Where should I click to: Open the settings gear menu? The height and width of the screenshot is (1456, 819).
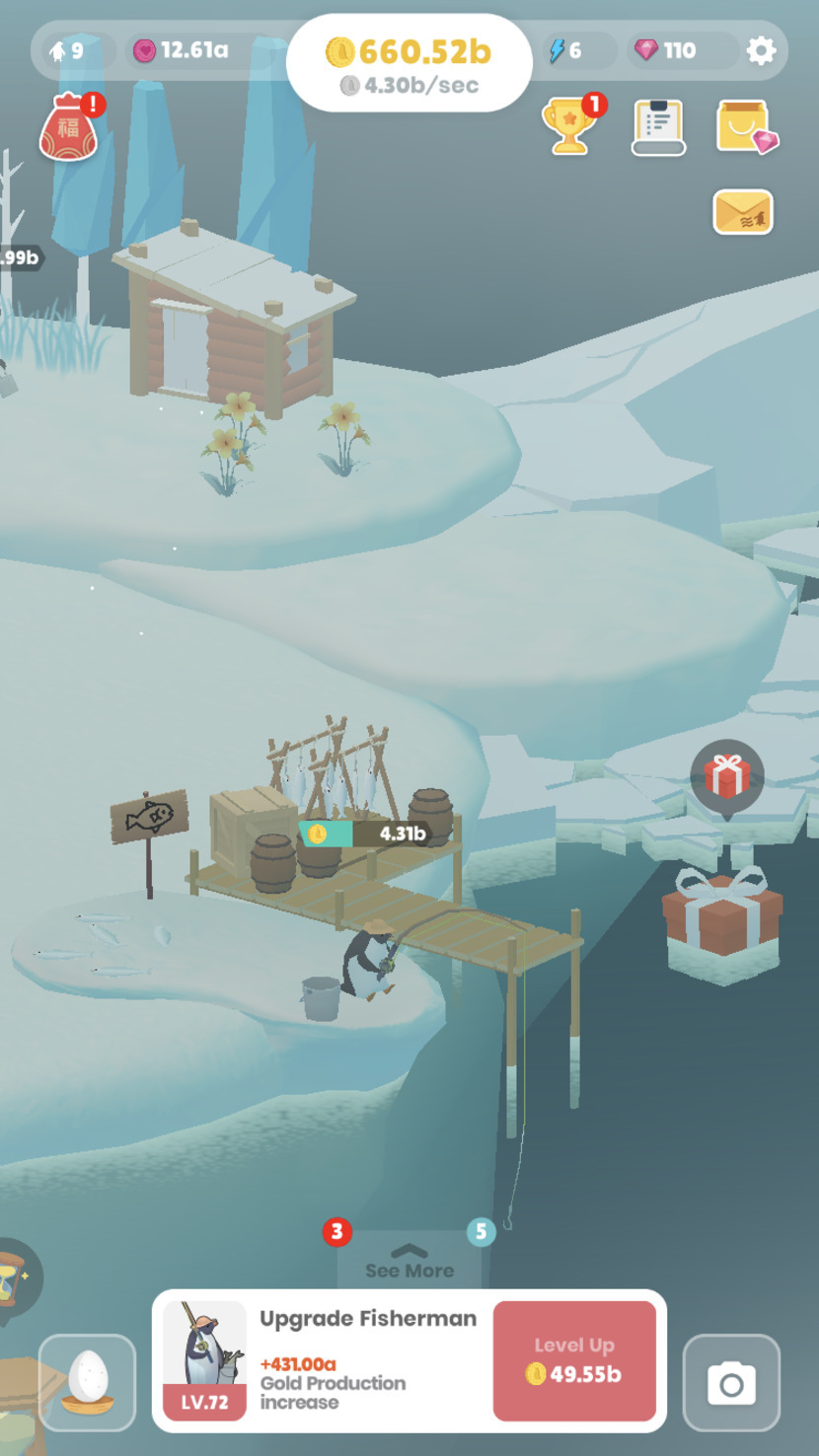[x=761, y=50]
